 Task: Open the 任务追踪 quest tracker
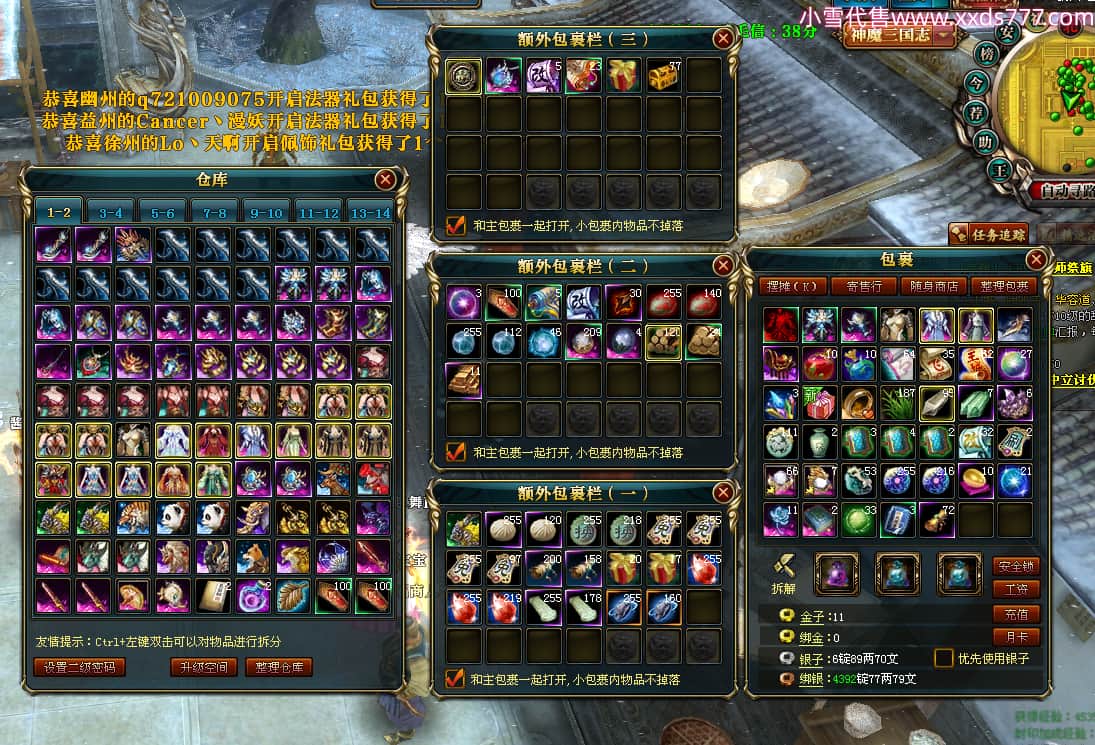coord(989,235)
